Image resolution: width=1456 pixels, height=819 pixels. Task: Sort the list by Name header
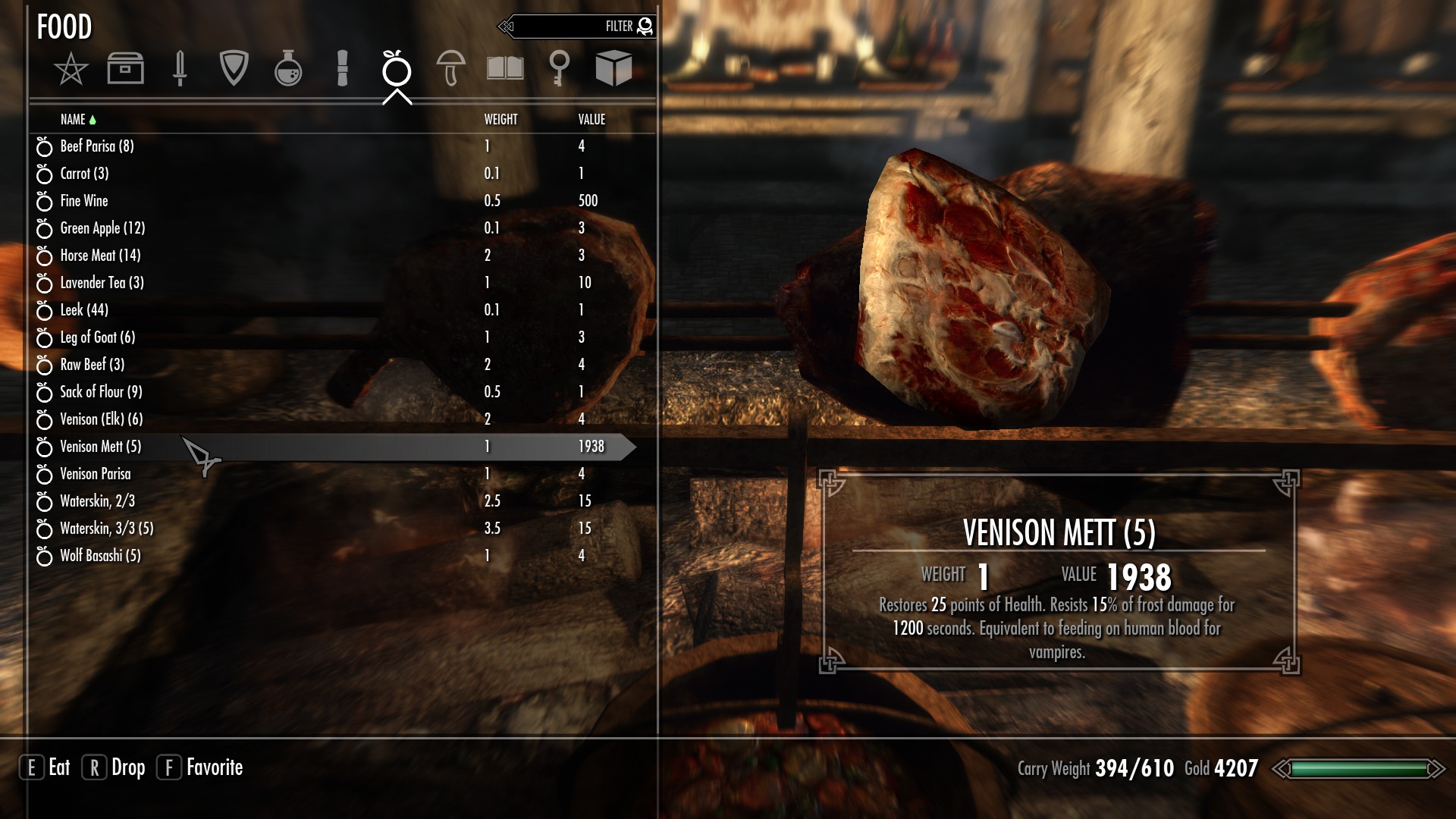(74, 120)
